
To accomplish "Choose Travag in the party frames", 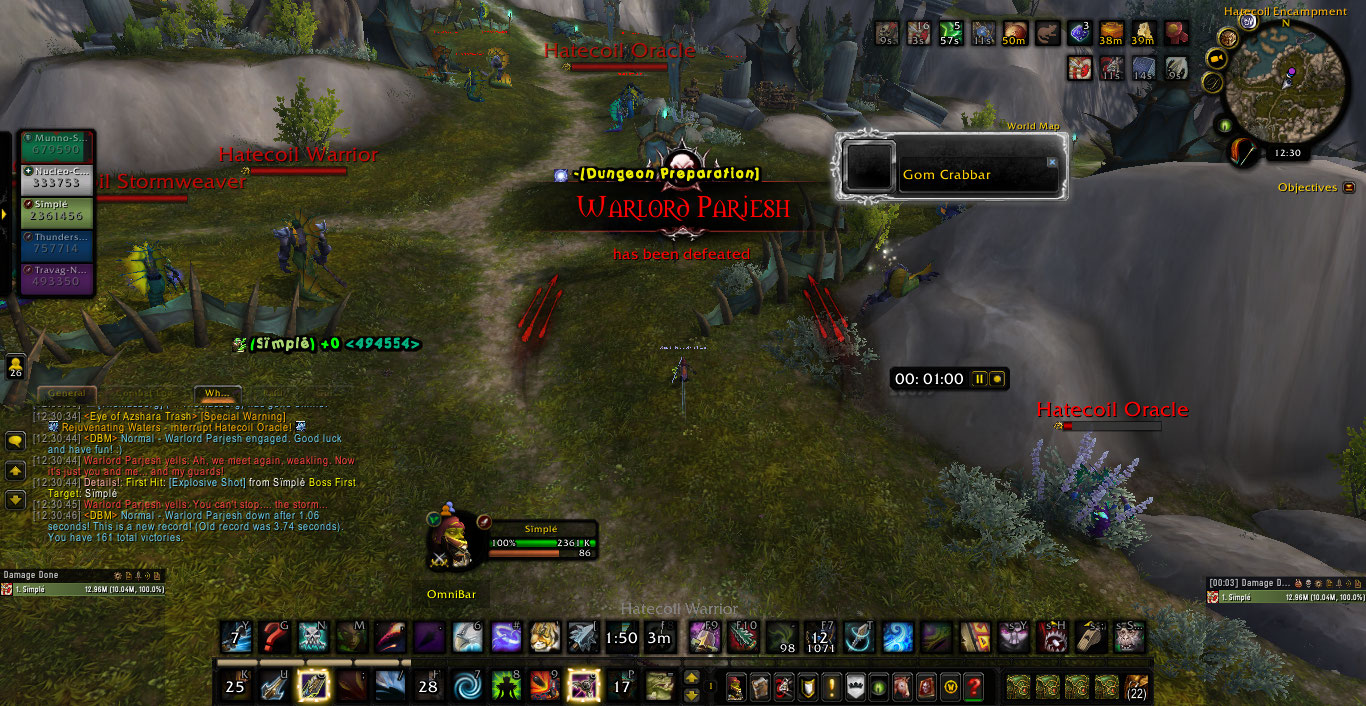I will tap(56, 277).
